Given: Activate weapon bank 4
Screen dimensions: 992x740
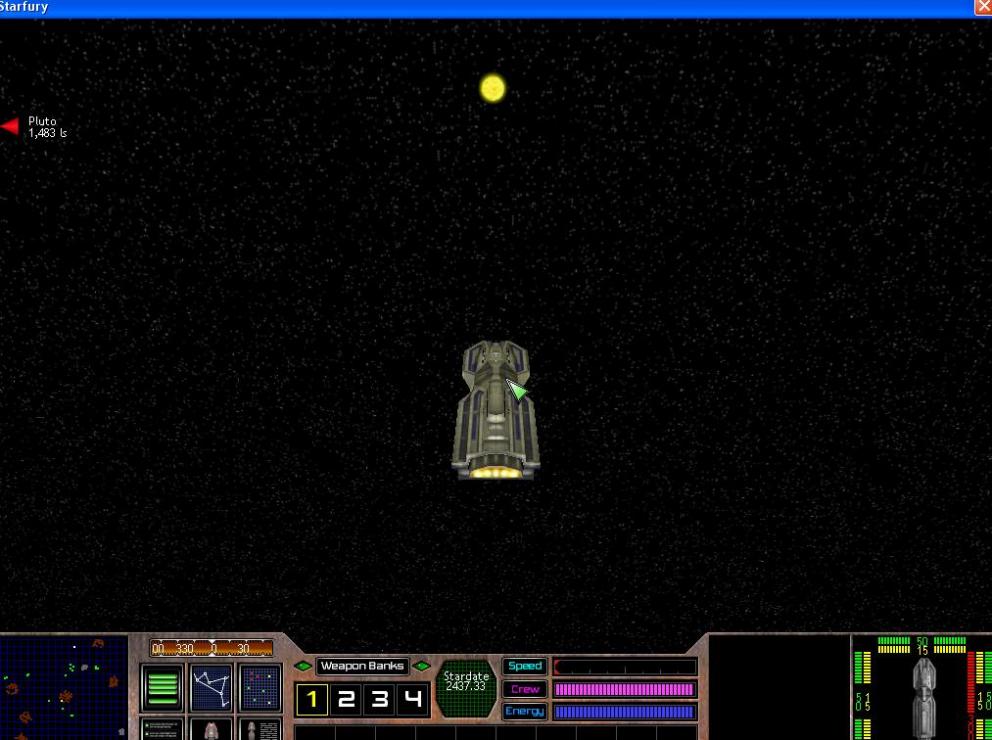Looking at the screenshot, I should (x=413, y=700).
